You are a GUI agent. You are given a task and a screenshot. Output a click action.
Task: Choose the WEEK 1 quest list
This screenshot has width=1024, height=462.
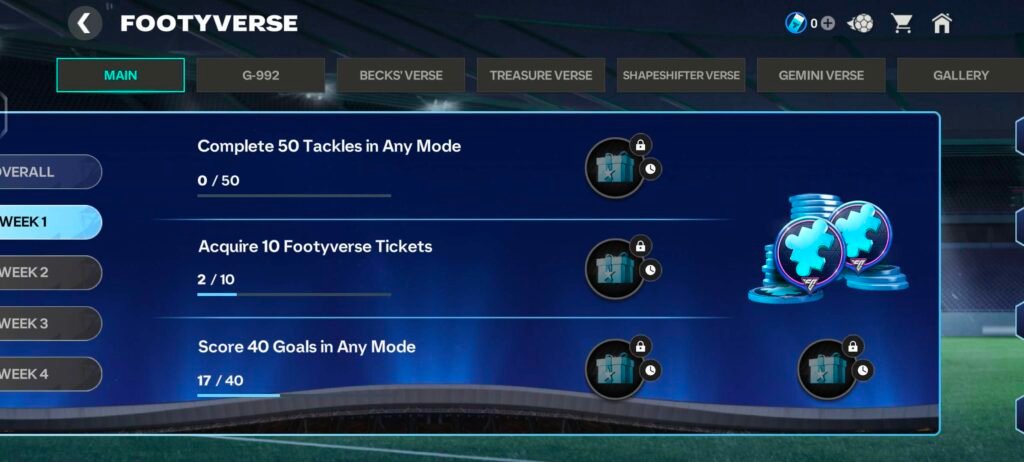(x=48, y=222)
